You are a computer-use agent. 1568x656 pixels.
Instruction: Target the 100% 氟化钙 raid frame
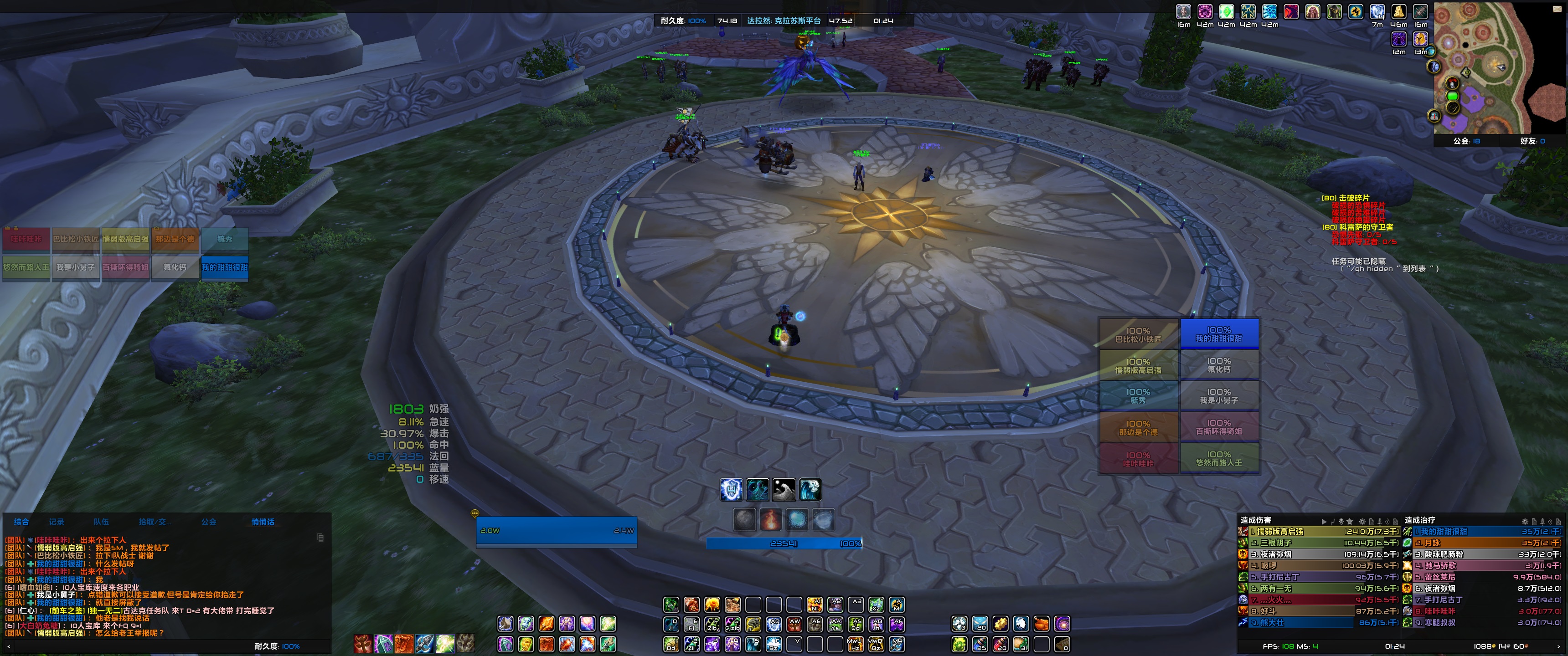(1218, 365)
